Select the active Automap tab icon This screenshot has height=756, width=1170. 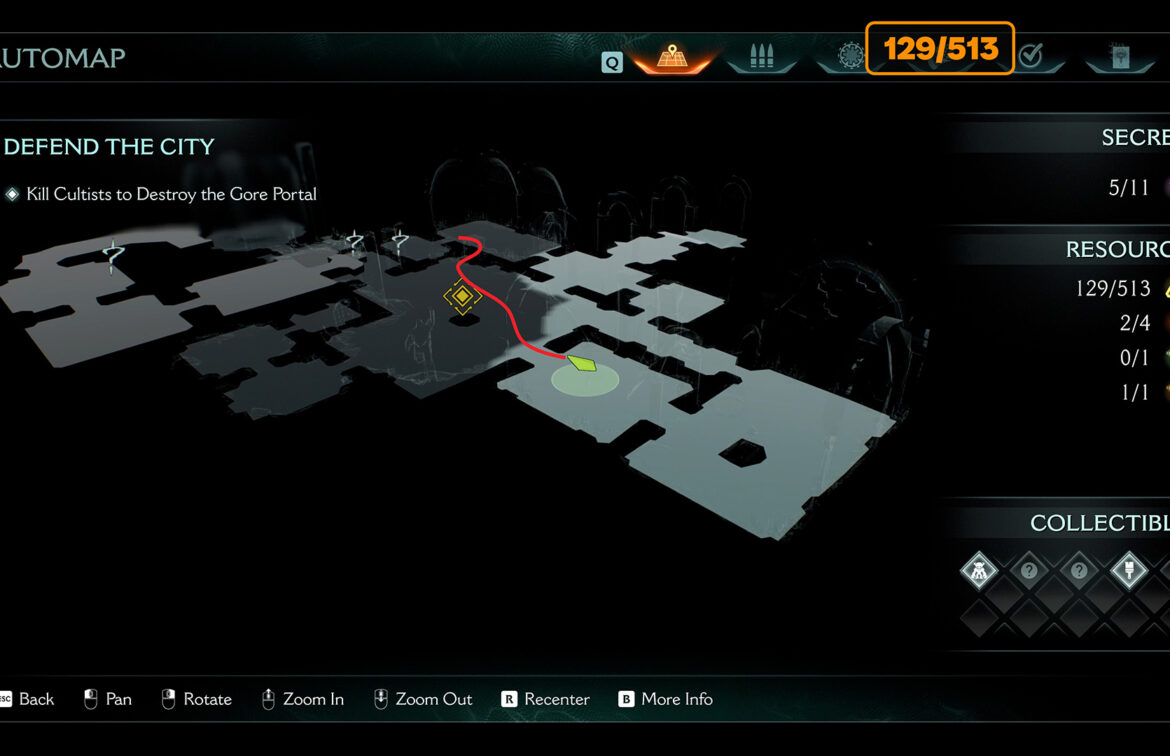[670, 57]
